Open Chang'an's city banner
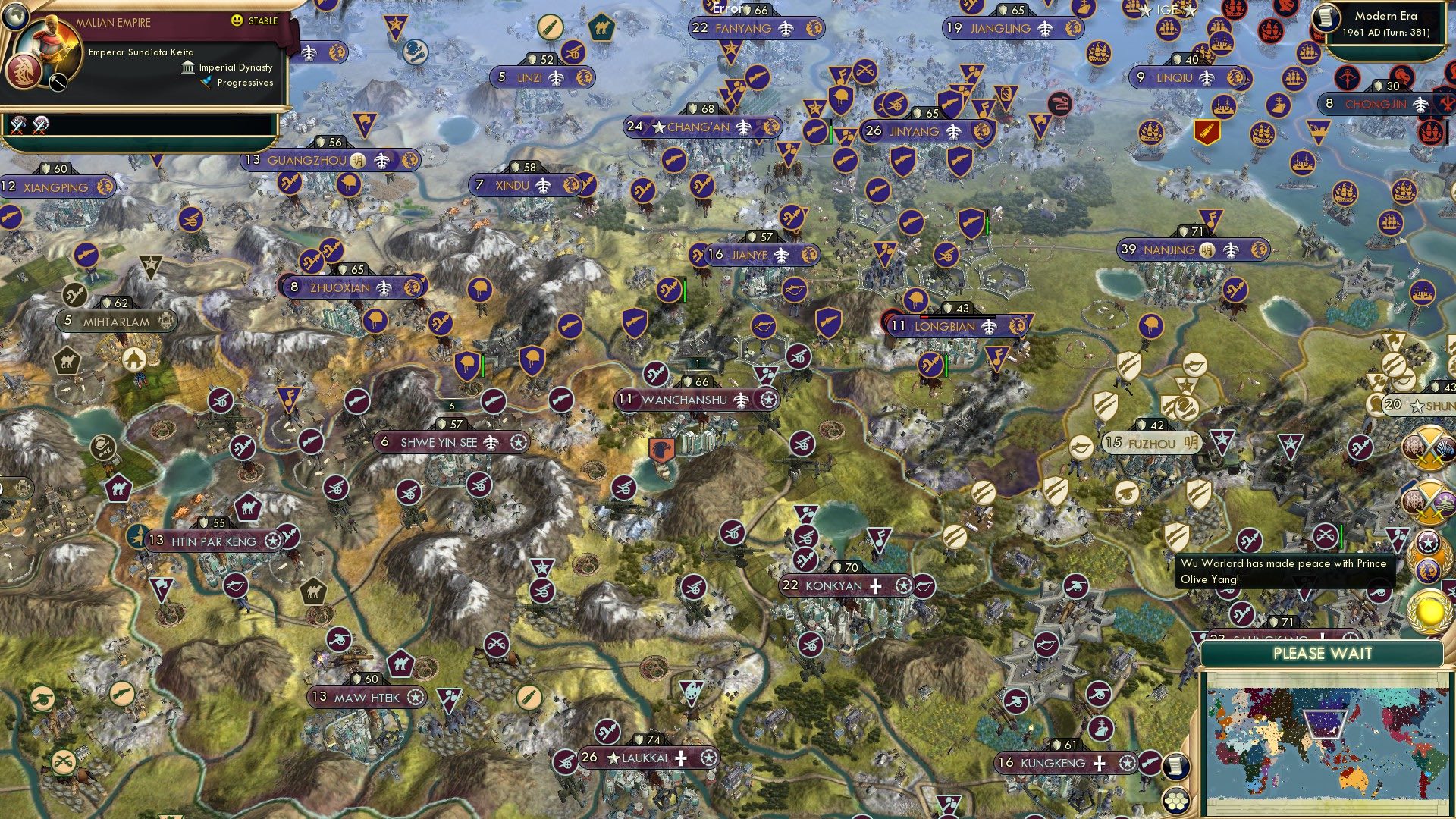 (699, 127)
